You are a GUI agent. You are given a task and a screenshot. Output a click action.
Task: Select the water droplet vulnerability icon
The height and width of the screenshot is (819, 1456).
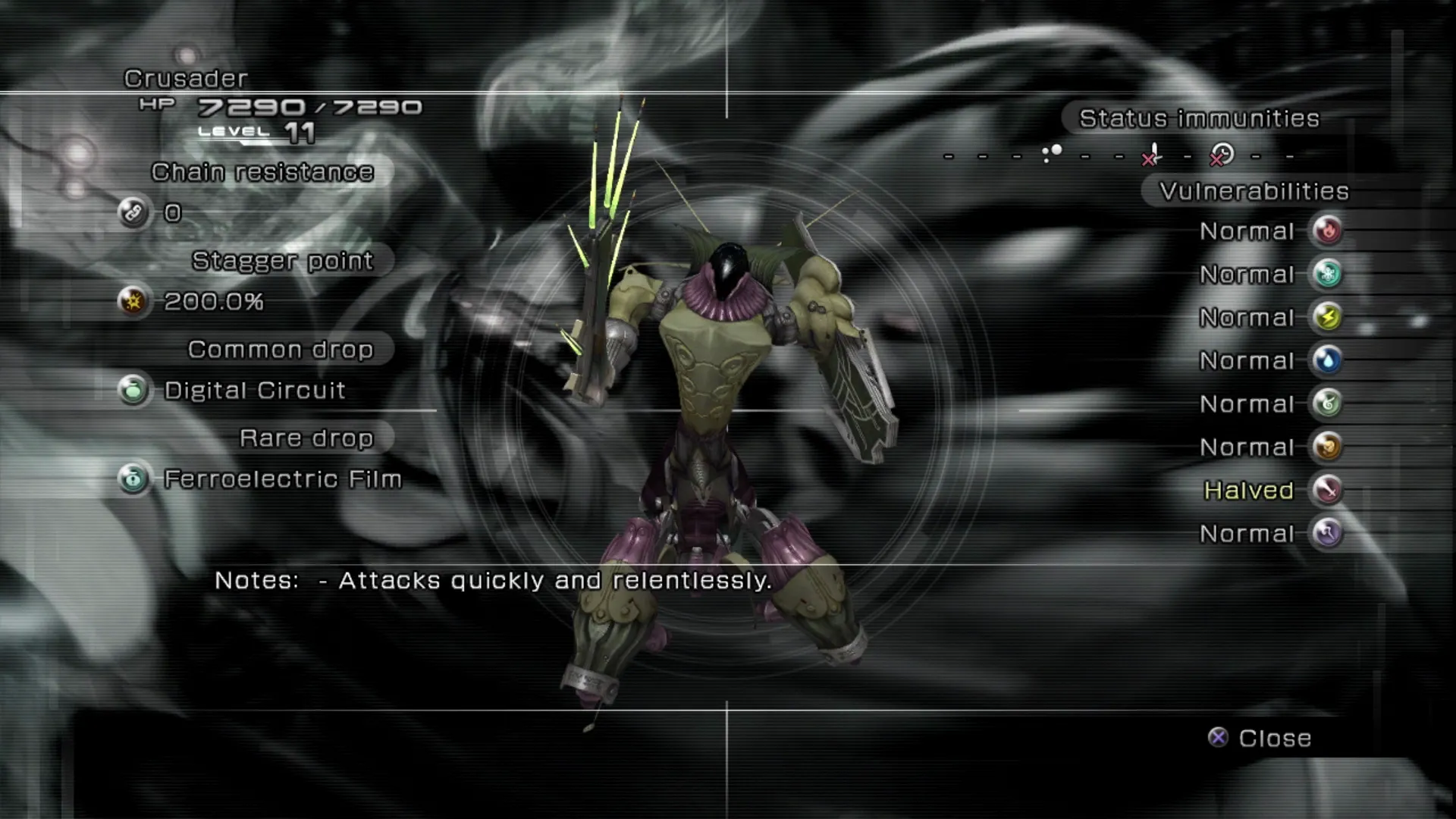coord(1327,360)
